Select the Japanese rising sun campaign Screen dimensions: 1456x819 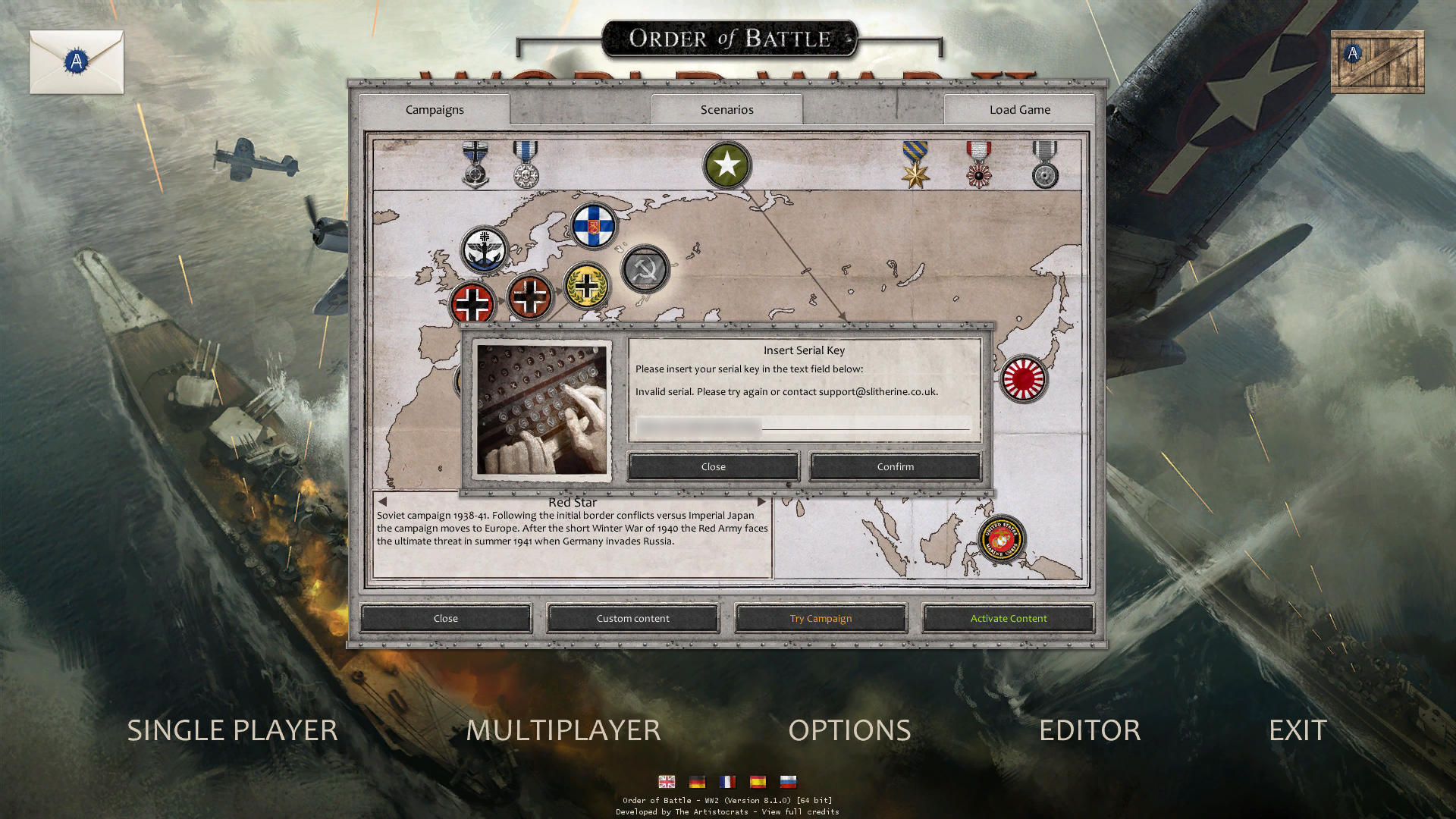1023,378
